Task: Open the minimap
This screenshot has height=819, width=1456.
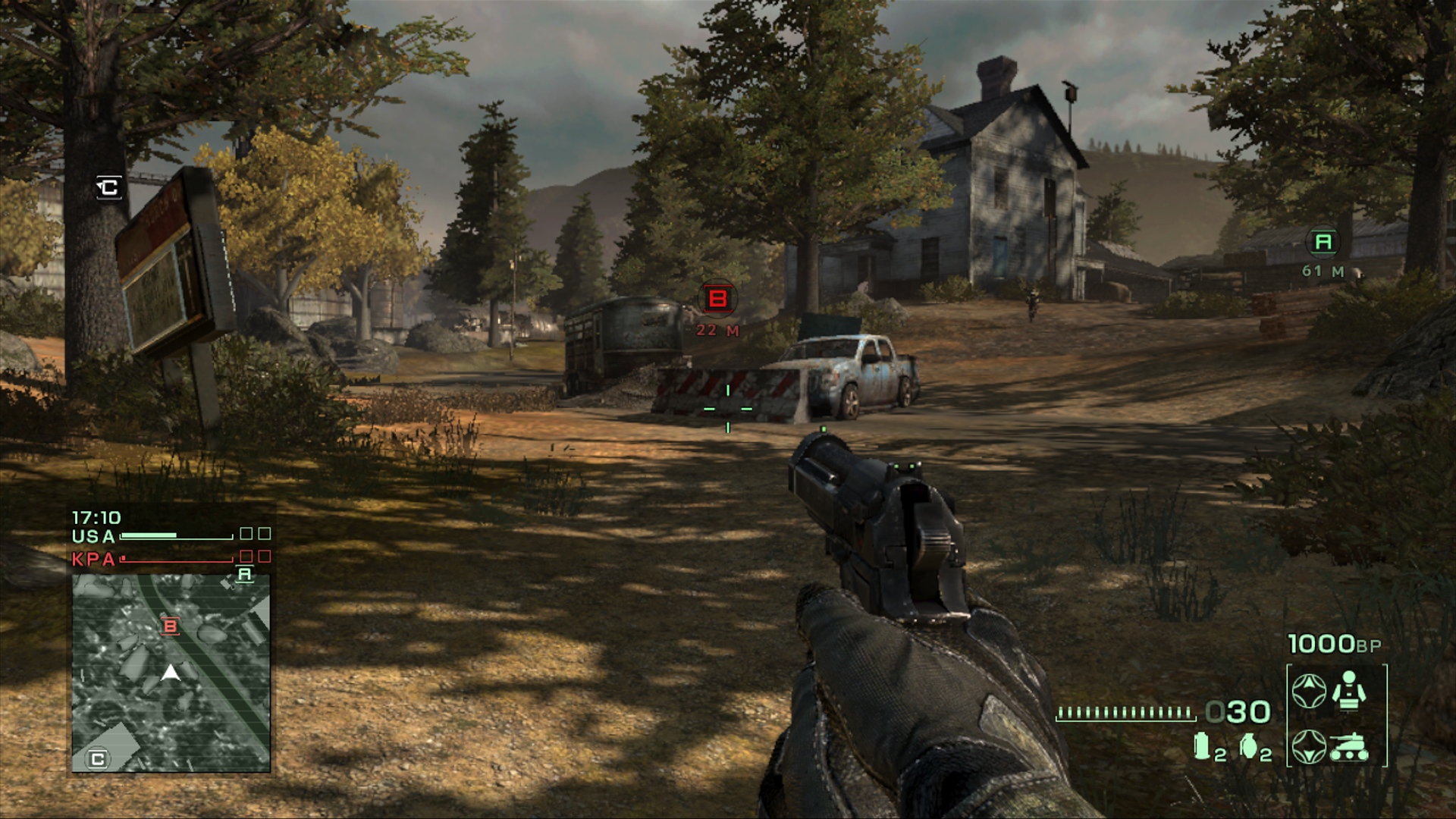Action: pyautogui.click(x=171, y=673)
